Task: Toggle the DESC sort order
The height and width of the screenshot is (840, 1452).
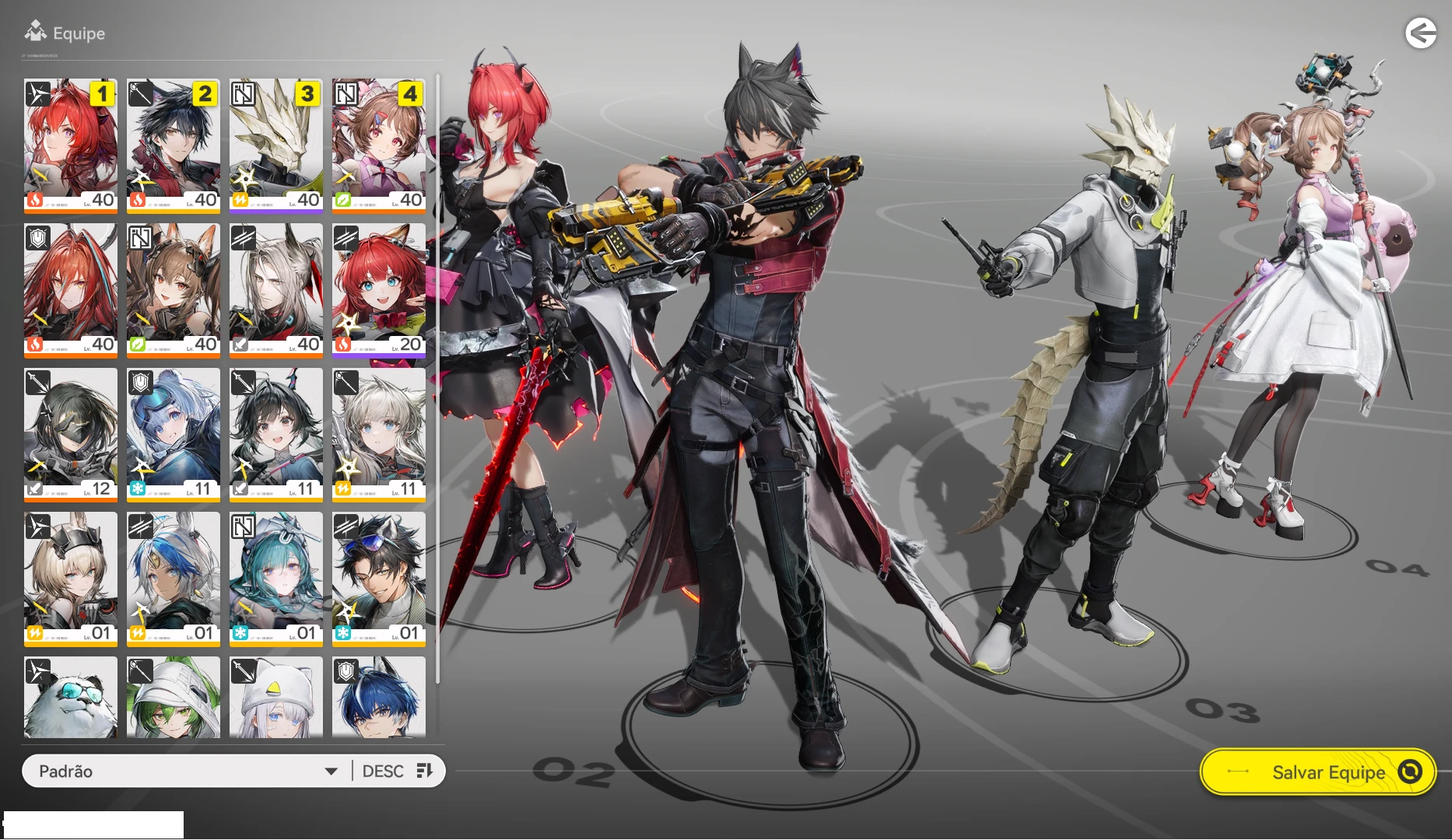Action: [382, 771]
